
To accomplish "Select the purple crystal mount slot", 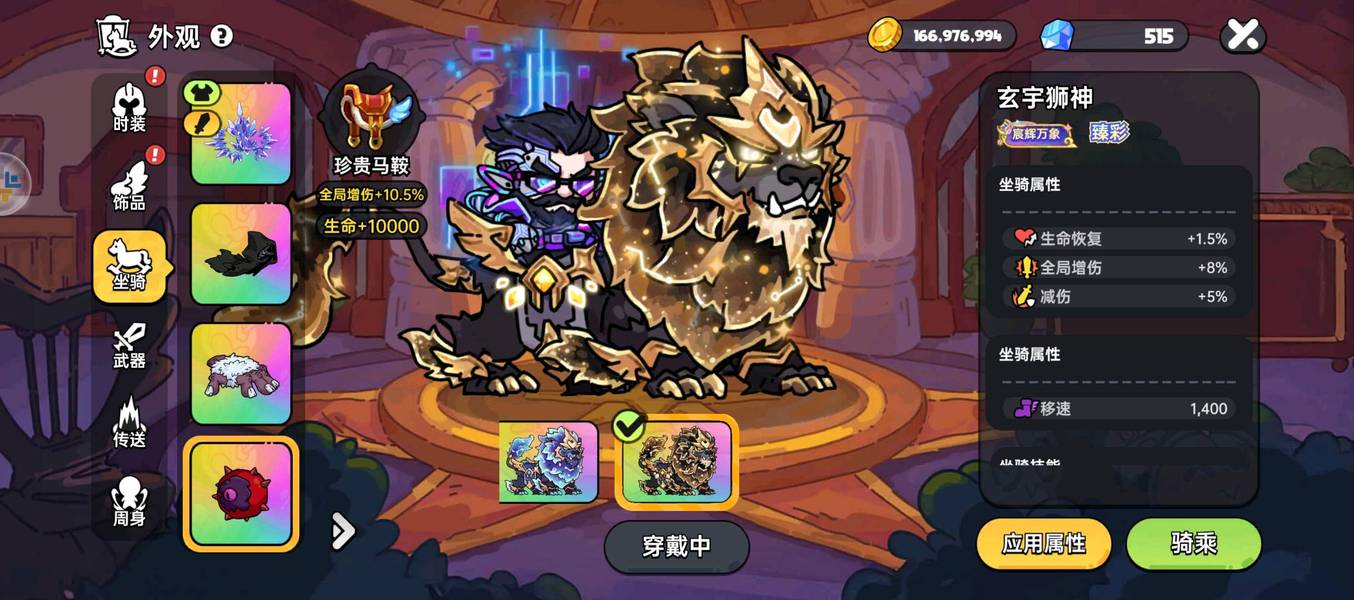I will click(x=241, y=134).
